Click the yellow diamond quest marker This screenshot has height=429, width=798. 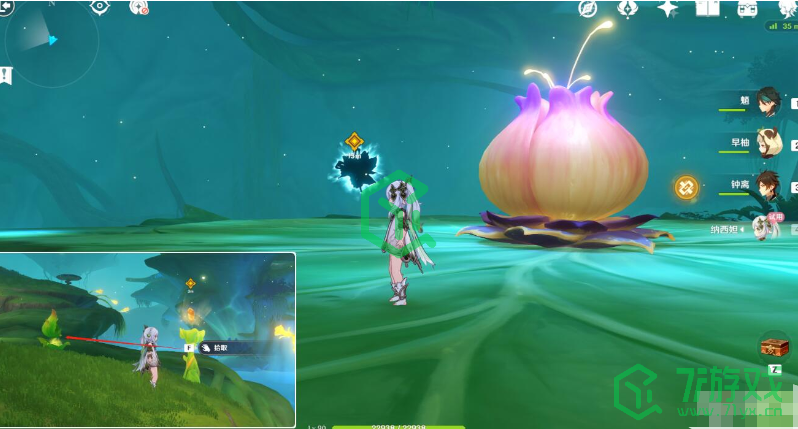[353, 141]
